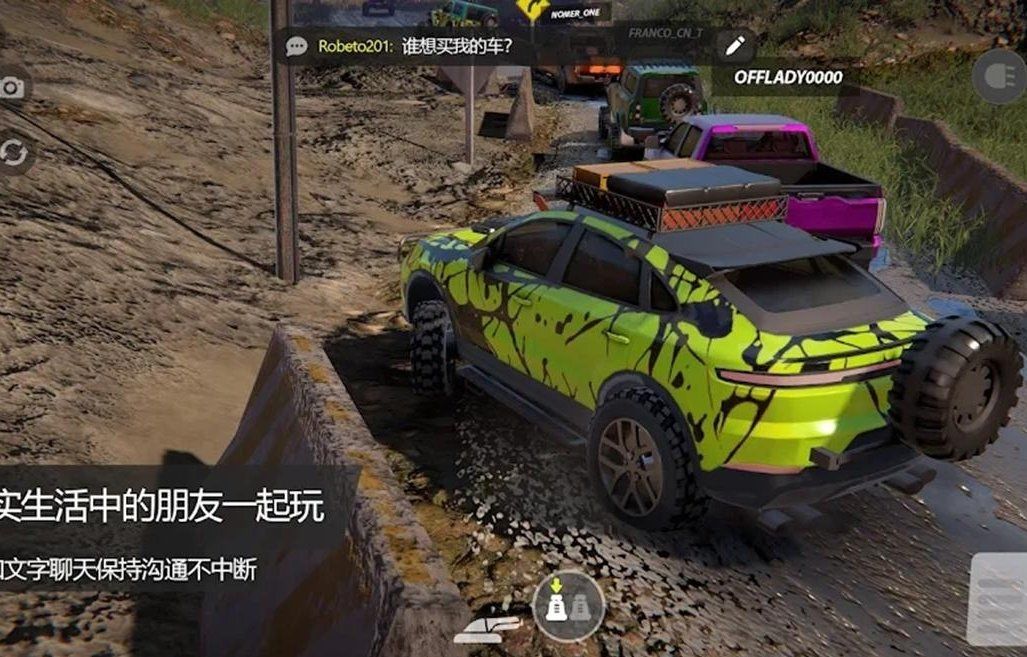
Task: Tap the pencil icon to write a message
Action: [x=735, y=46]
